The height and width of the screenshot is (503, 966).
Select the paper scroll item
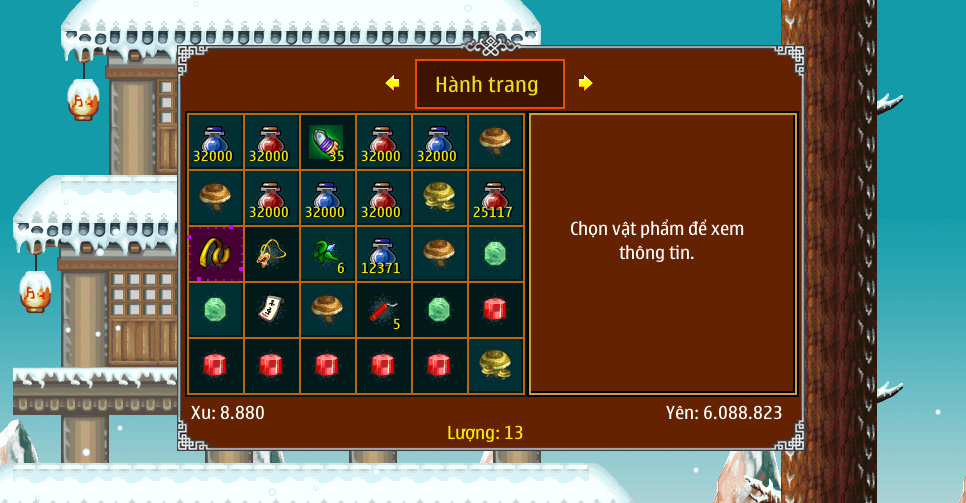(272, 310)
